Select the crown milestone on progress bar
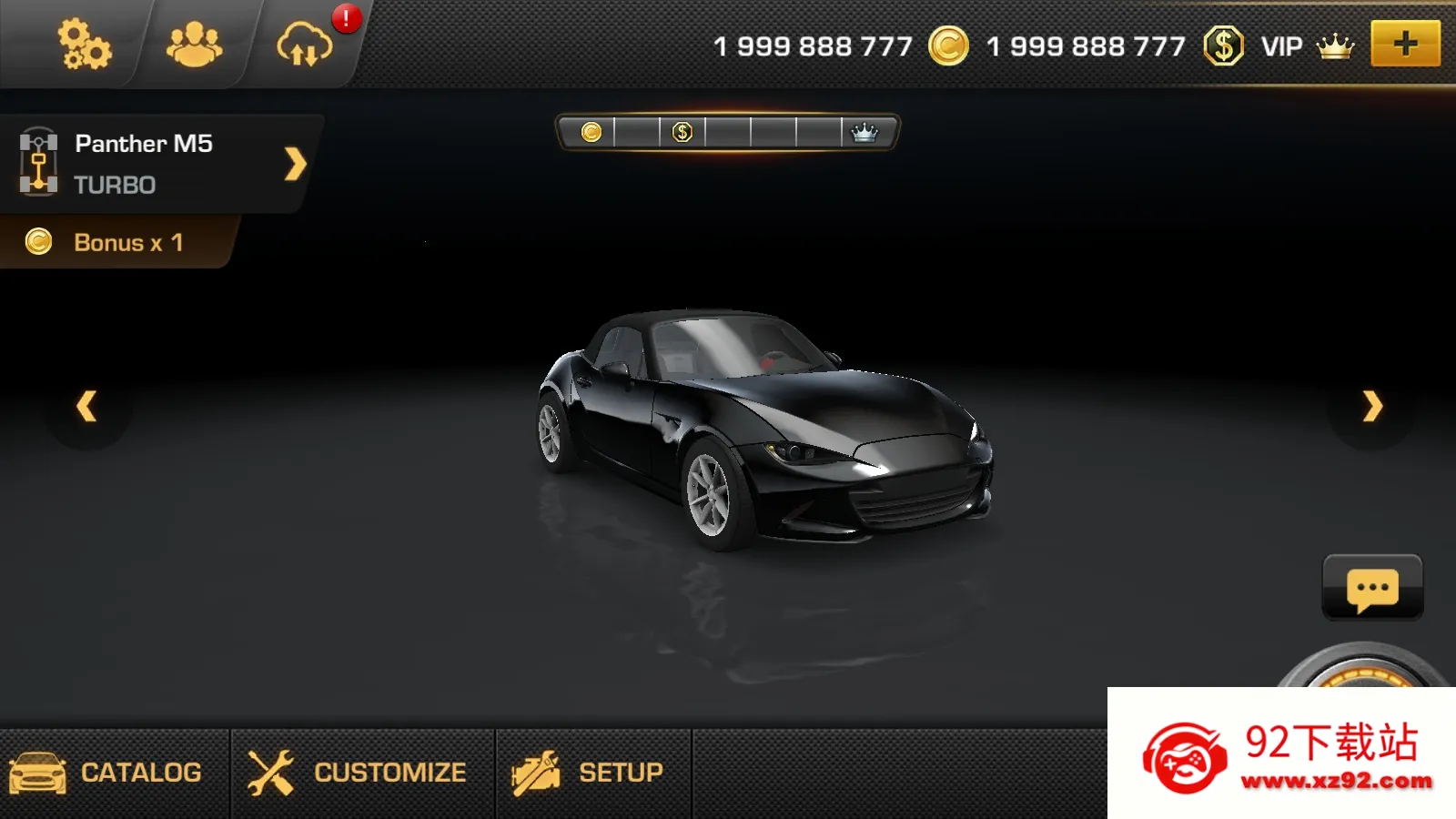The height and width of the screenshot is (819, 1456). (864, 133)
